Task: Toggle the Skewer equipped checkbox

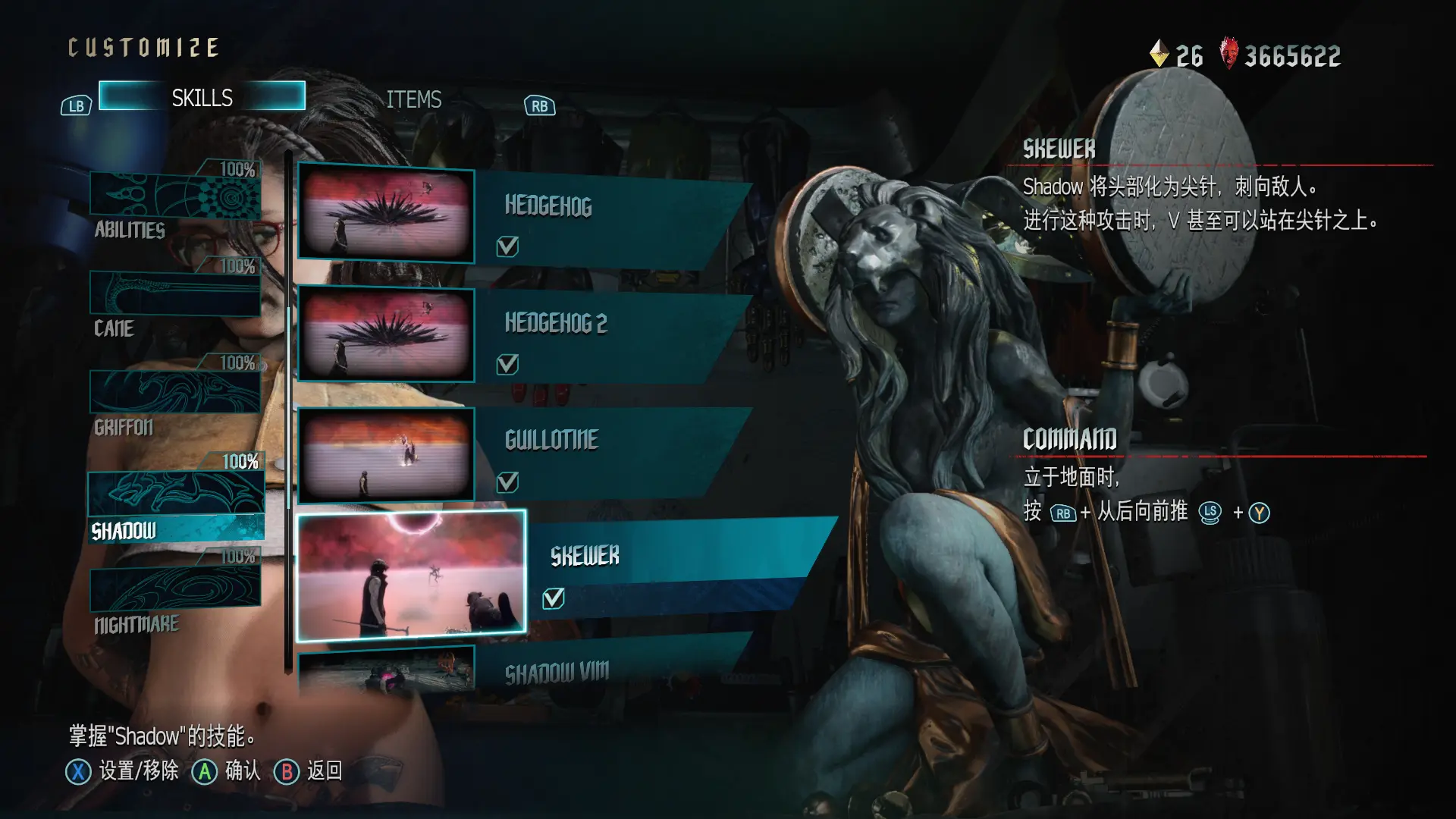Action: pyautogui.click(x=554, y=599)
